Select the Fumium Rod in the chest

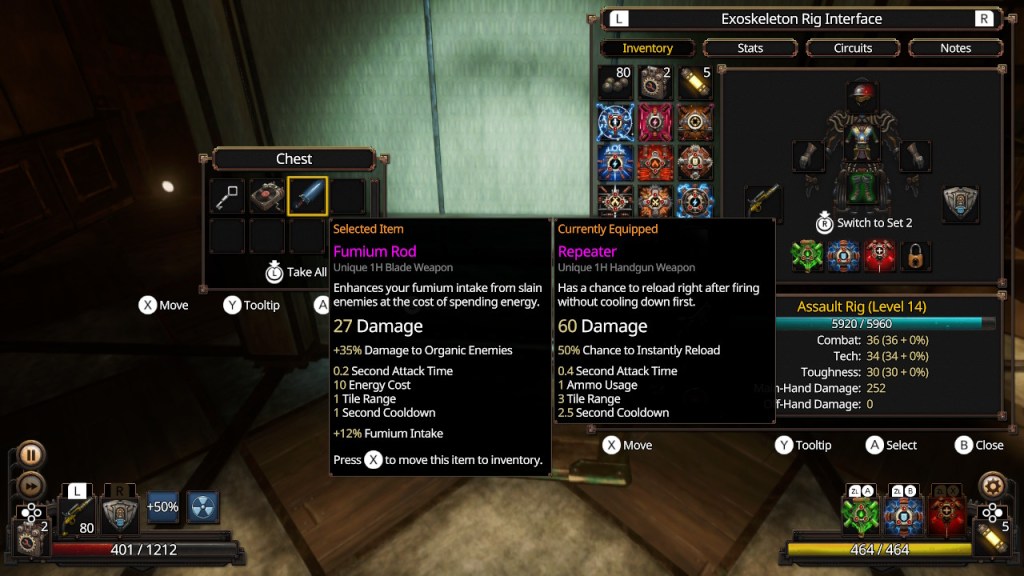307,196
